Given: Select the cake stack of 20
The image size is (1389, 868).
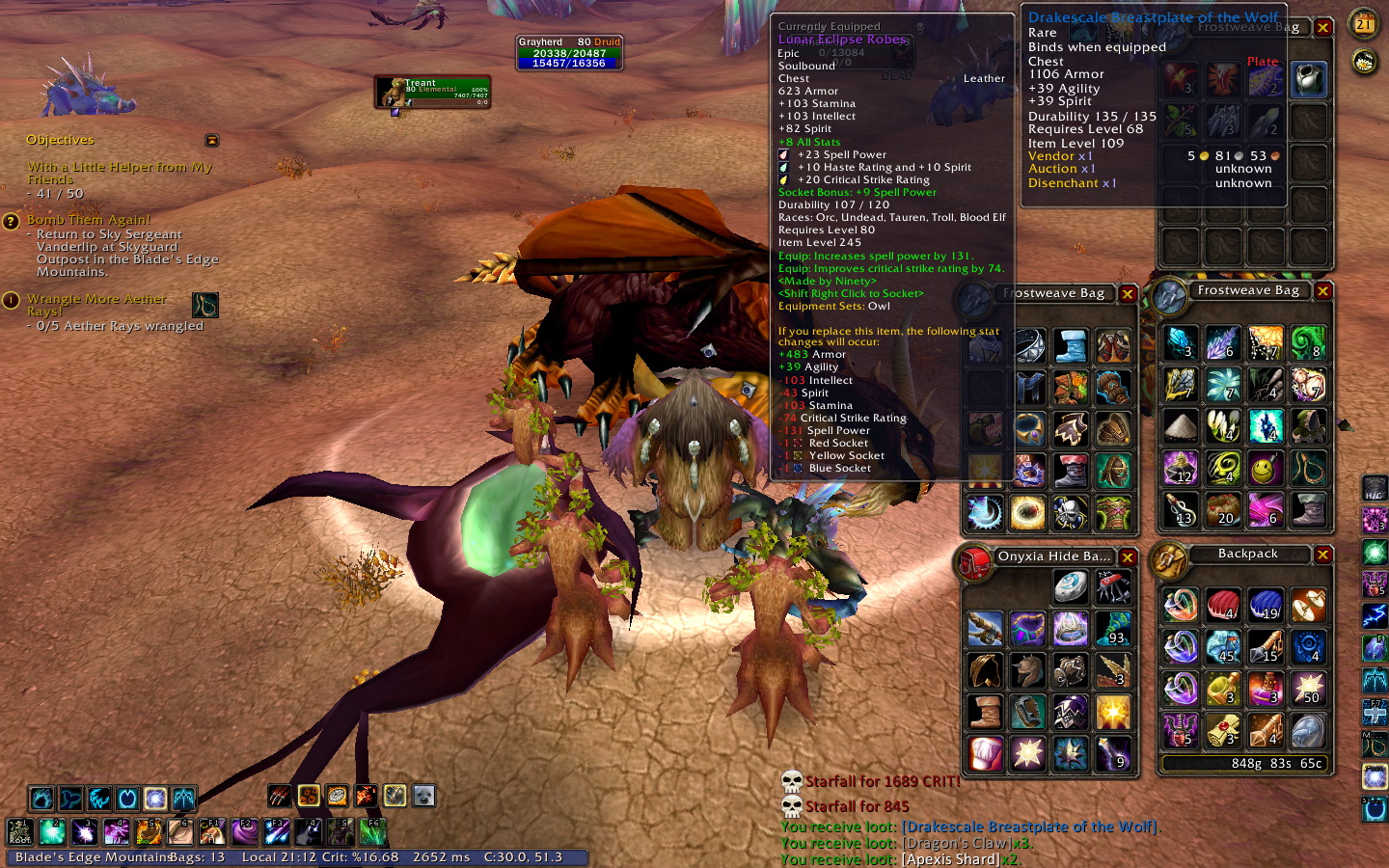Looking at the screenshot, I should [x=1223, y=510].
